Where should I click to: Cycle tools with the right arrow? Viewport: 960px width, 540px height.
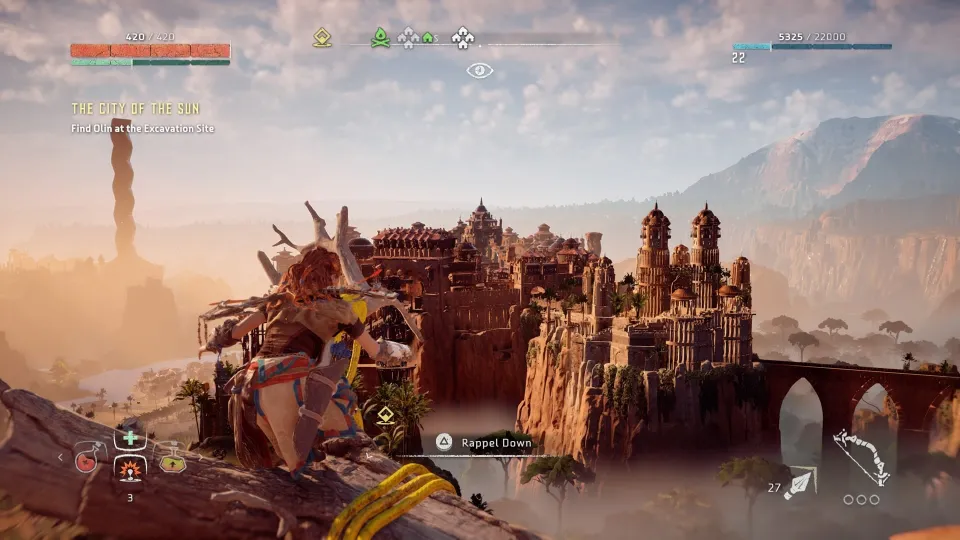coord(202,458)
